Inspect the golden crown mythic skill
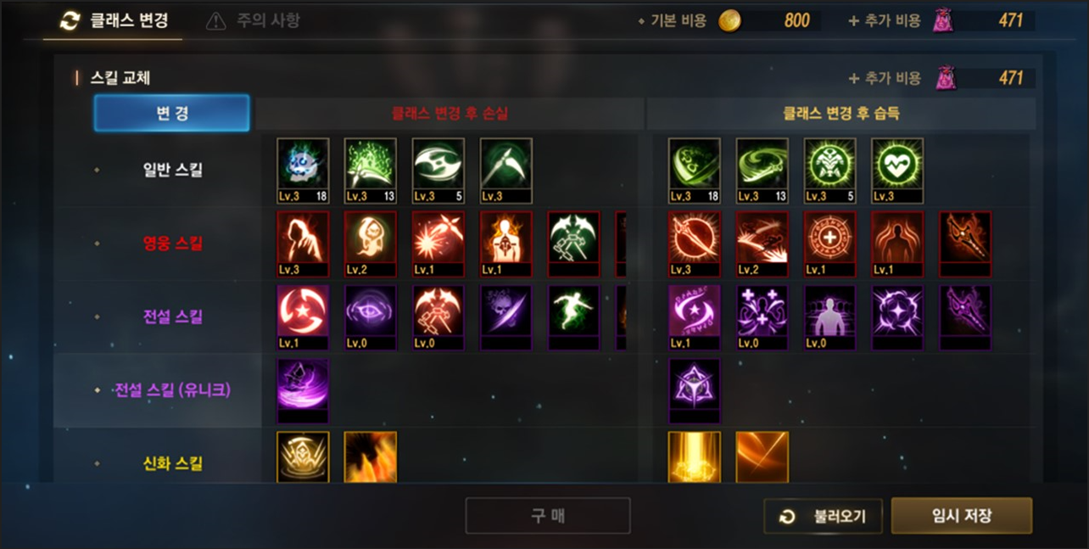 pyautogui.click(x=302, y=457)
